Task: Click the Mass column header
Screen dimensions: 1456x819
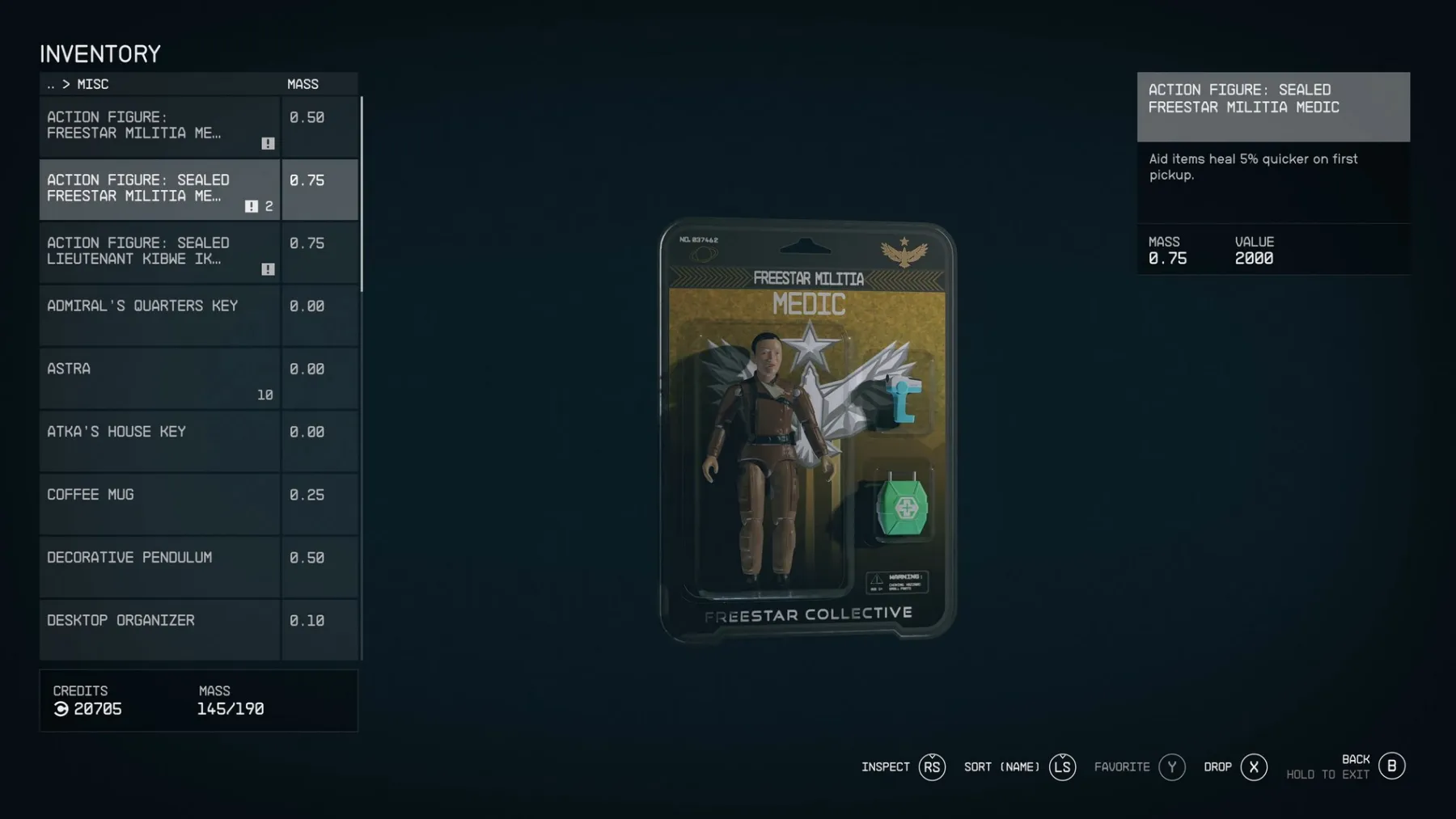Action: click(303, 84)
